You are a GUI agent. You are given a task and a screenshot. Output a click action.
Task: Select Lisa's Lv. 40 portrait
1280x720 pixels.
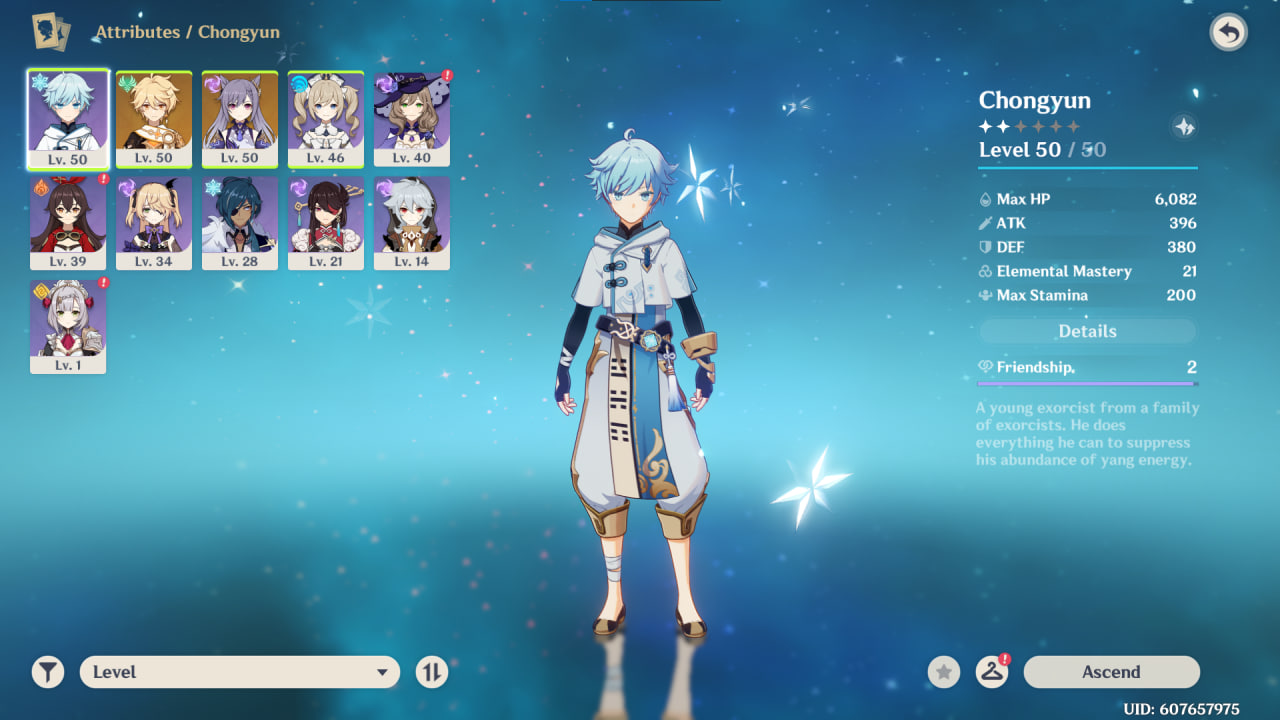412,118
